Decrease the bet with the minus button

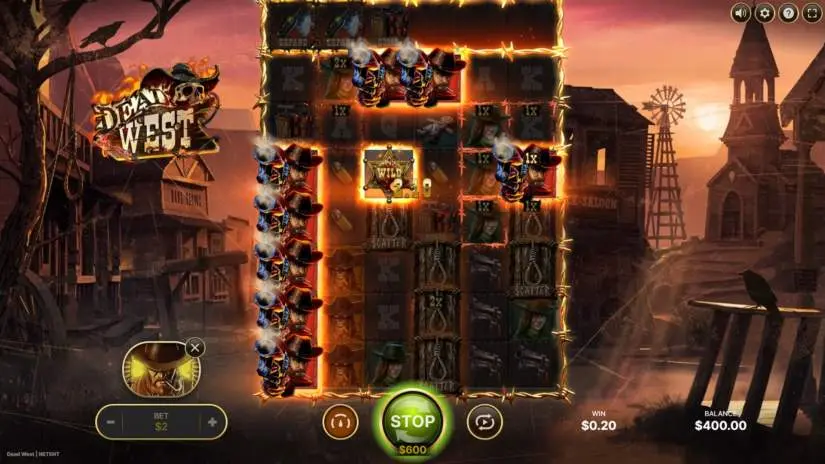click(111, 422)
